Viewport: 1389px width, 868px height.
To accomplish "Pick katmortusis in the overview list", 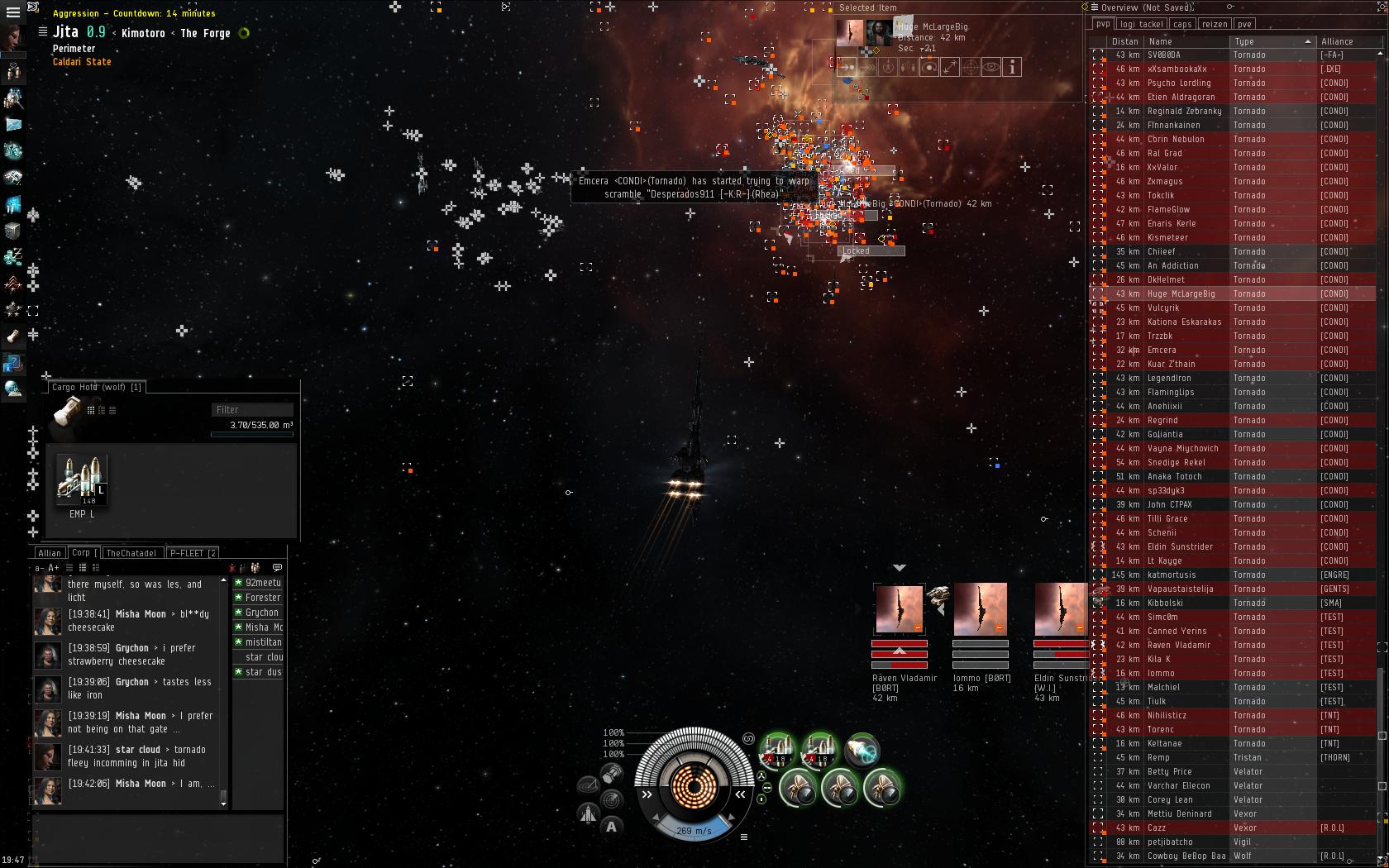I will [x=1171, y=575].
